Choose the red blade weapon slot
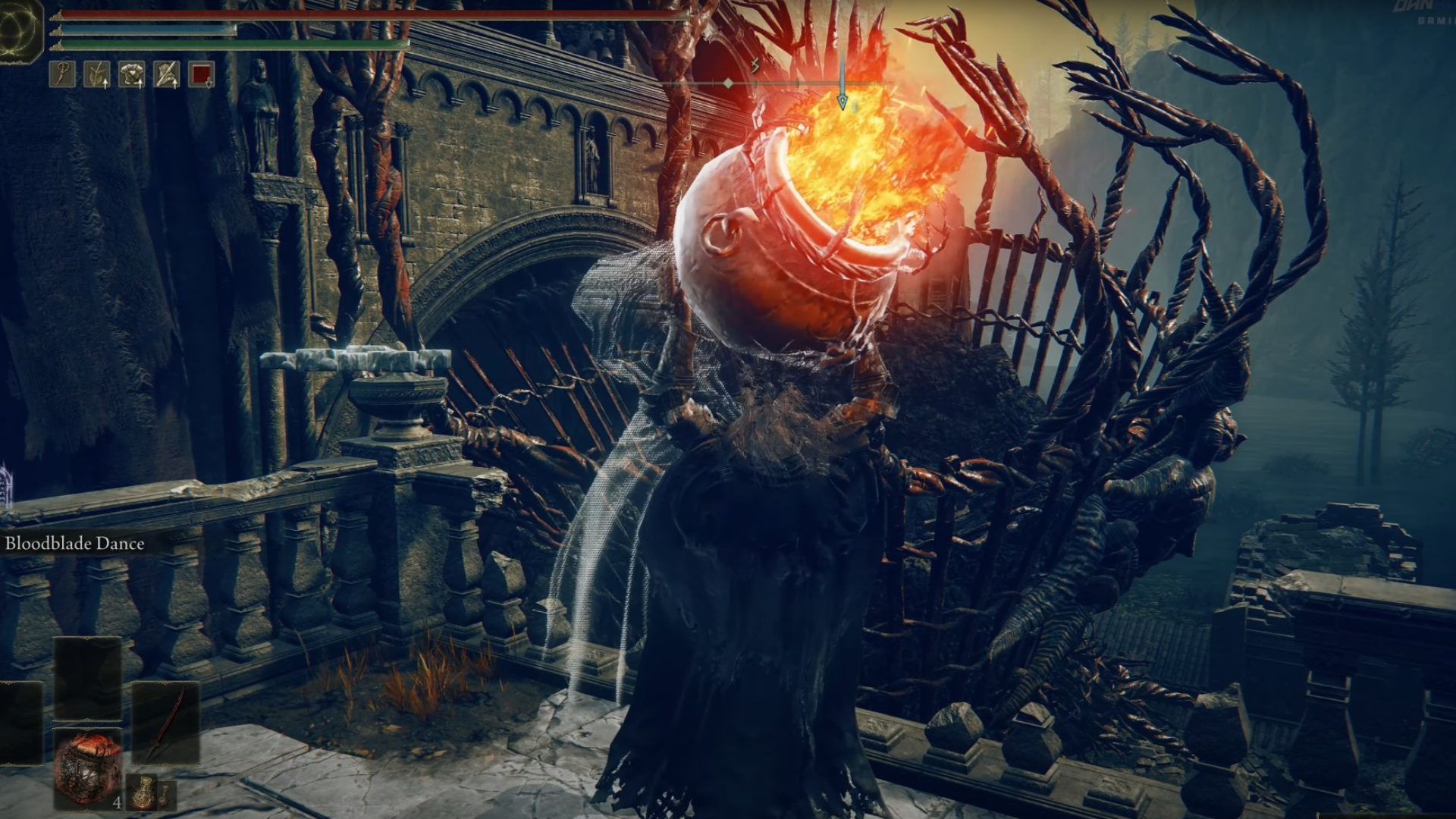Image resolution: width=1456 pixels, height=819 pixels. click(x=165, y=723)
